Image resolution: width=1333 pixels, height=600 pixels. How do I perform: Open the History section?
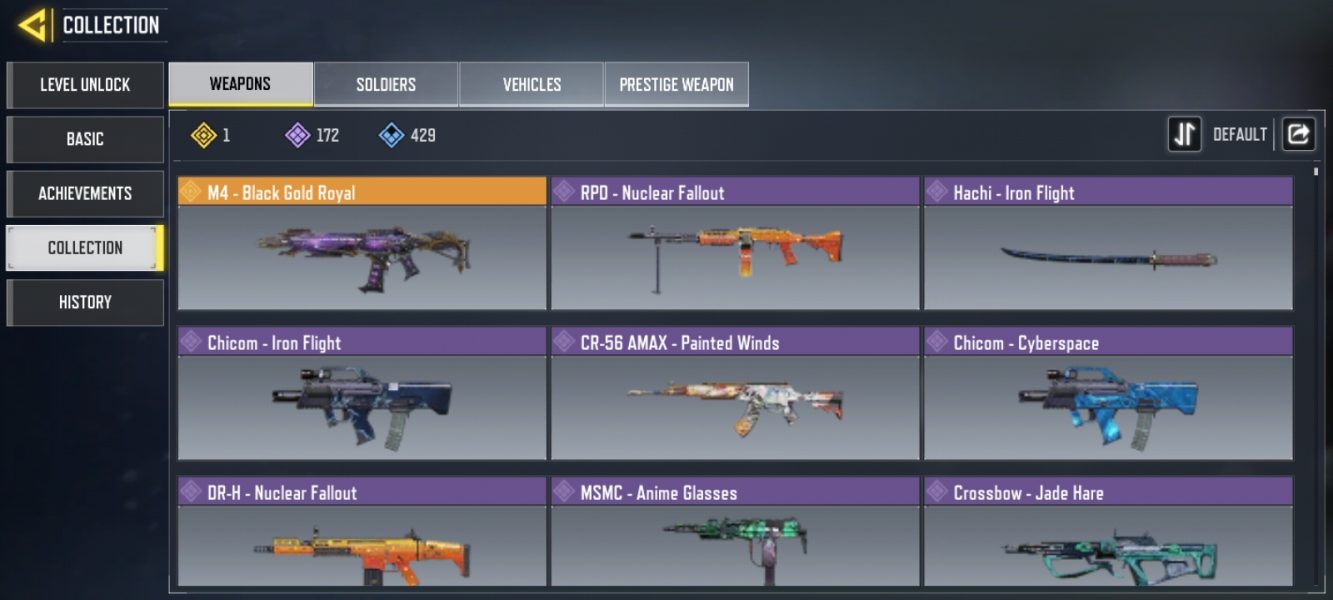(x=85, y=302)
